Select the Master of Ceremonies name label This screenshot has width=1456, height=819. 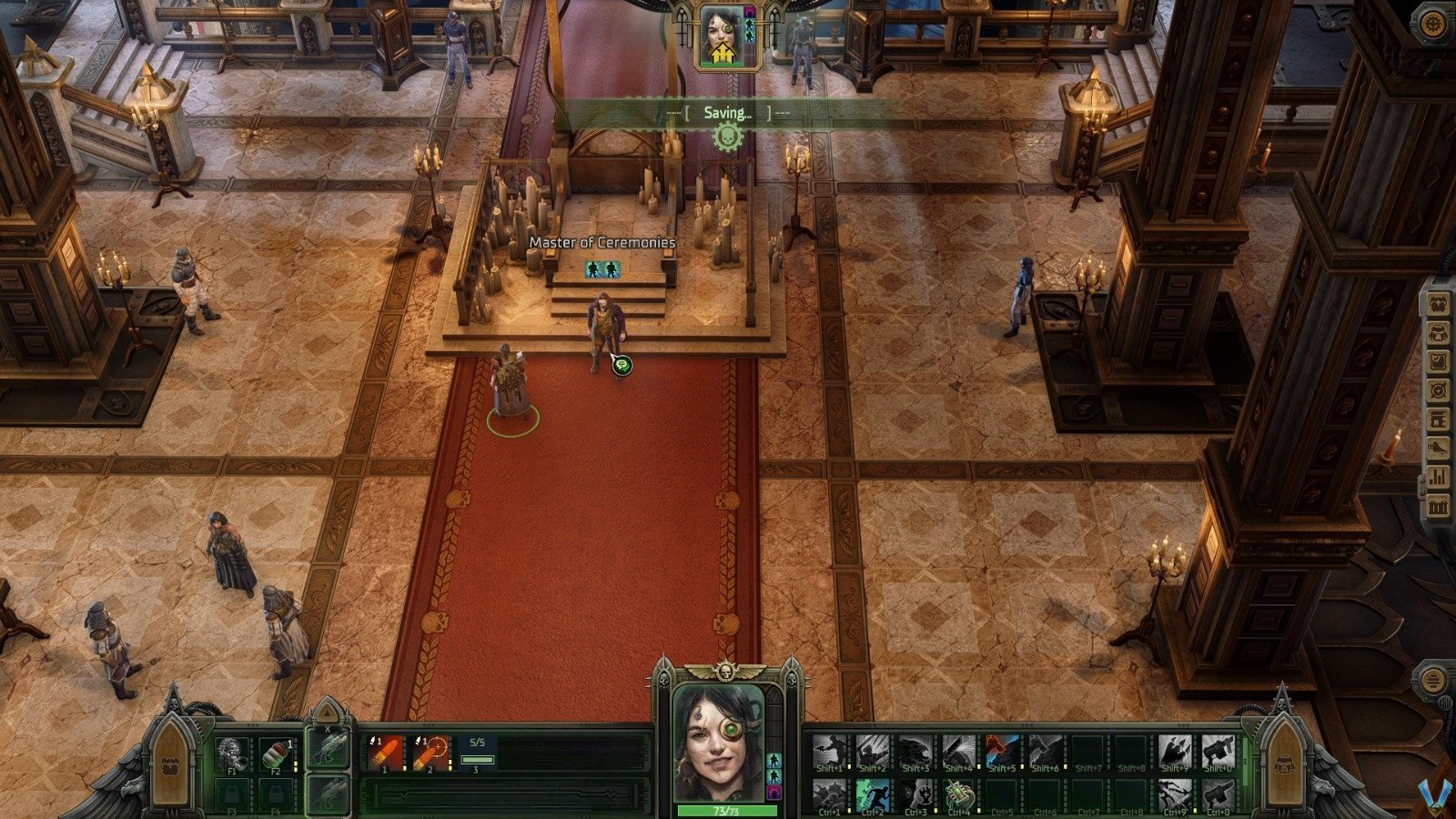click(602, 243)
